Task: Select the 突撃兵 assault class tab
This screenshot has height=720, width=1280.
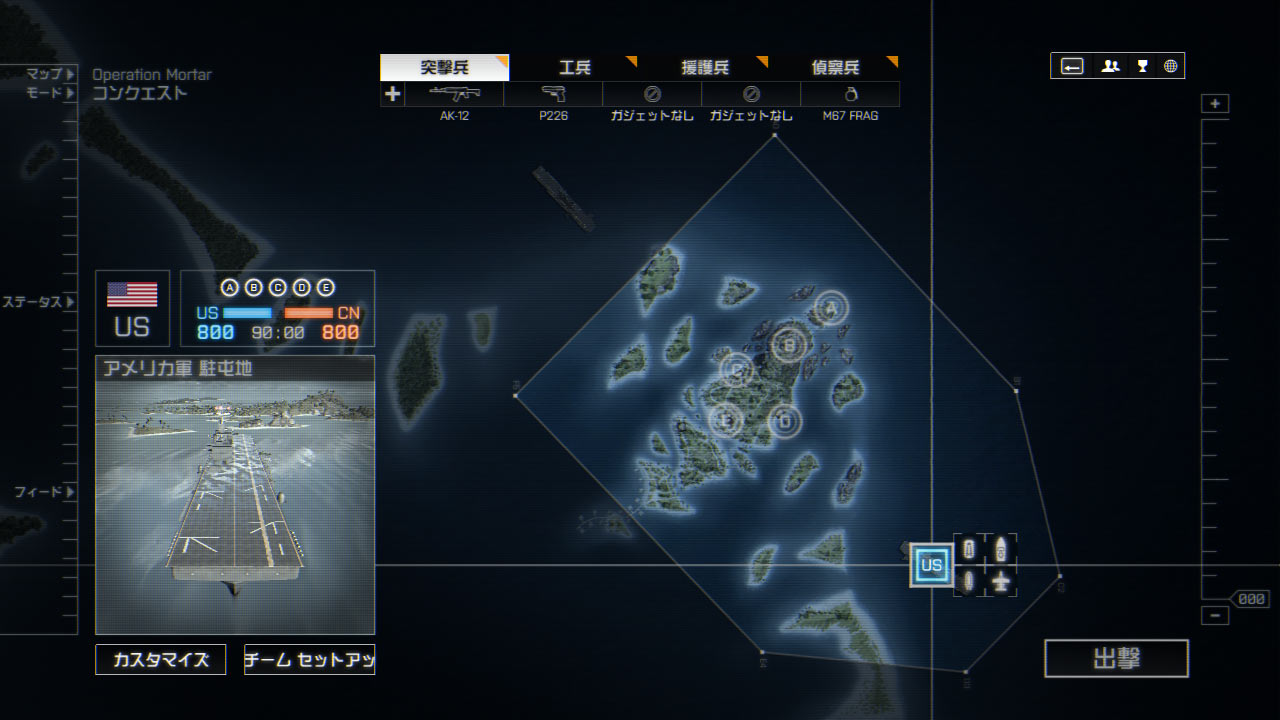Action: point(444,68)
